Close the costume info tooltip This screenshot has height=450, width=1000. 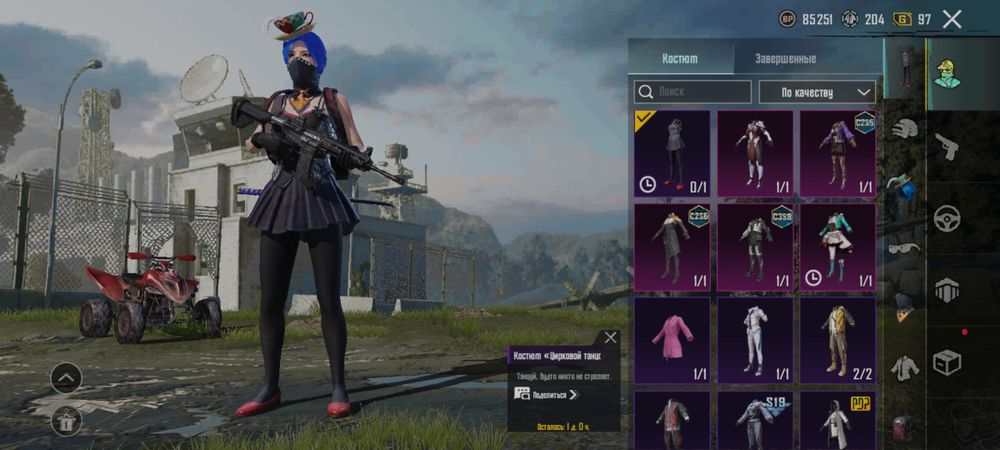click(610, 338)
